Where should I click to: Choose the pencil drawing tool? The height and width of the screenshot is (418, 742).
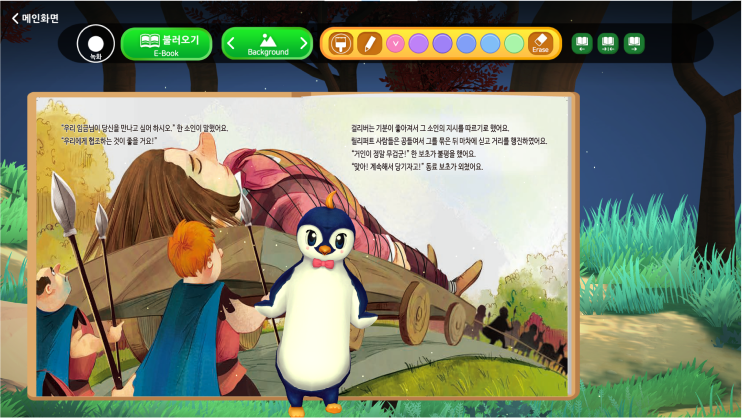tap(369, 43)
